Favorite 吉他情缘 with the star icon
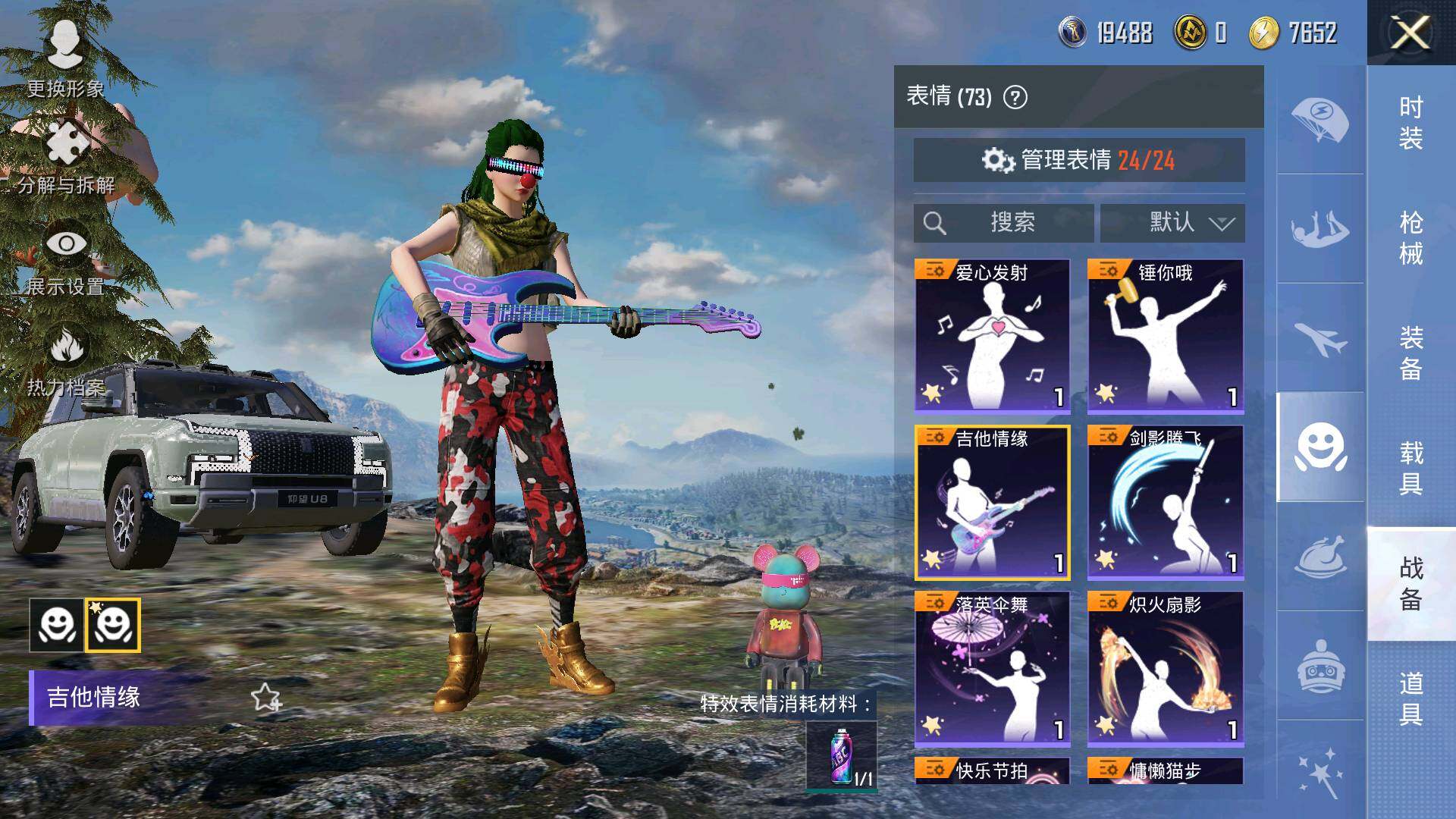 pos(265,697)
